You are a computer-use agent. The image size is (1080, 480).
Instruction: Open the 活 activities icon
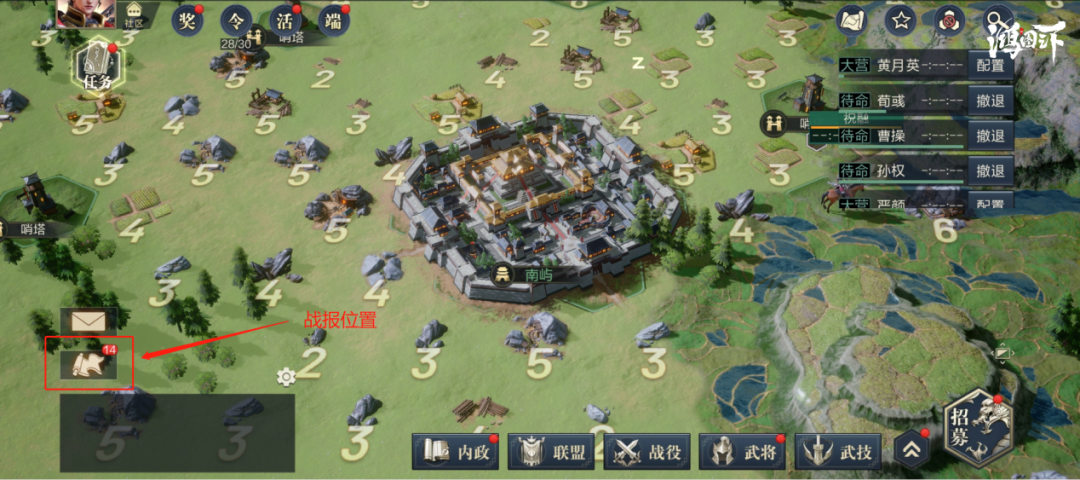[x=286, y=20]
